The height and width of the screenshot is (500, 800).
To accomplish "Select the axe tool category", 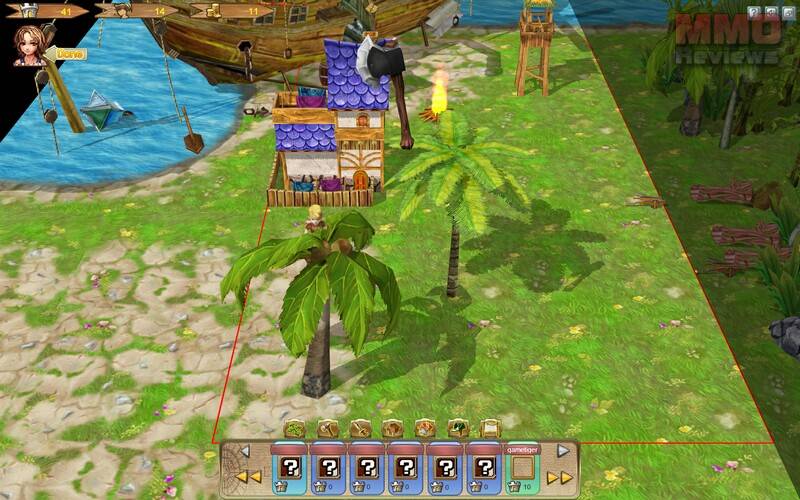I will (327, 428).
